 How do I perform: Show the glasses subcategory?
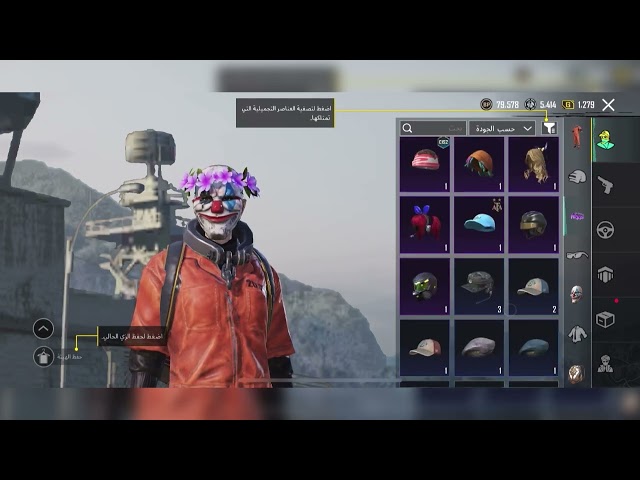click(577, 255)
